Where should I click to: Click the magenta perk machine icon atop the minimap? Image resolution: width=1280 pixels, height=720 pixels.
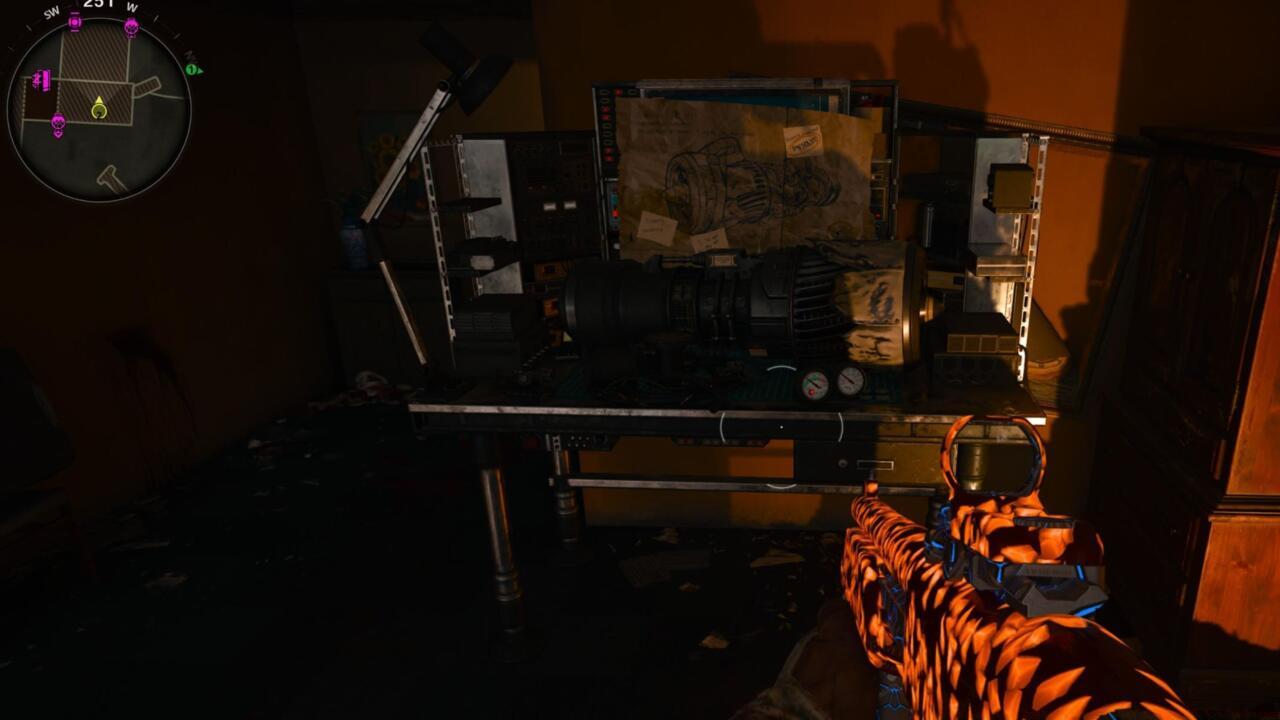tap(74, 22)
